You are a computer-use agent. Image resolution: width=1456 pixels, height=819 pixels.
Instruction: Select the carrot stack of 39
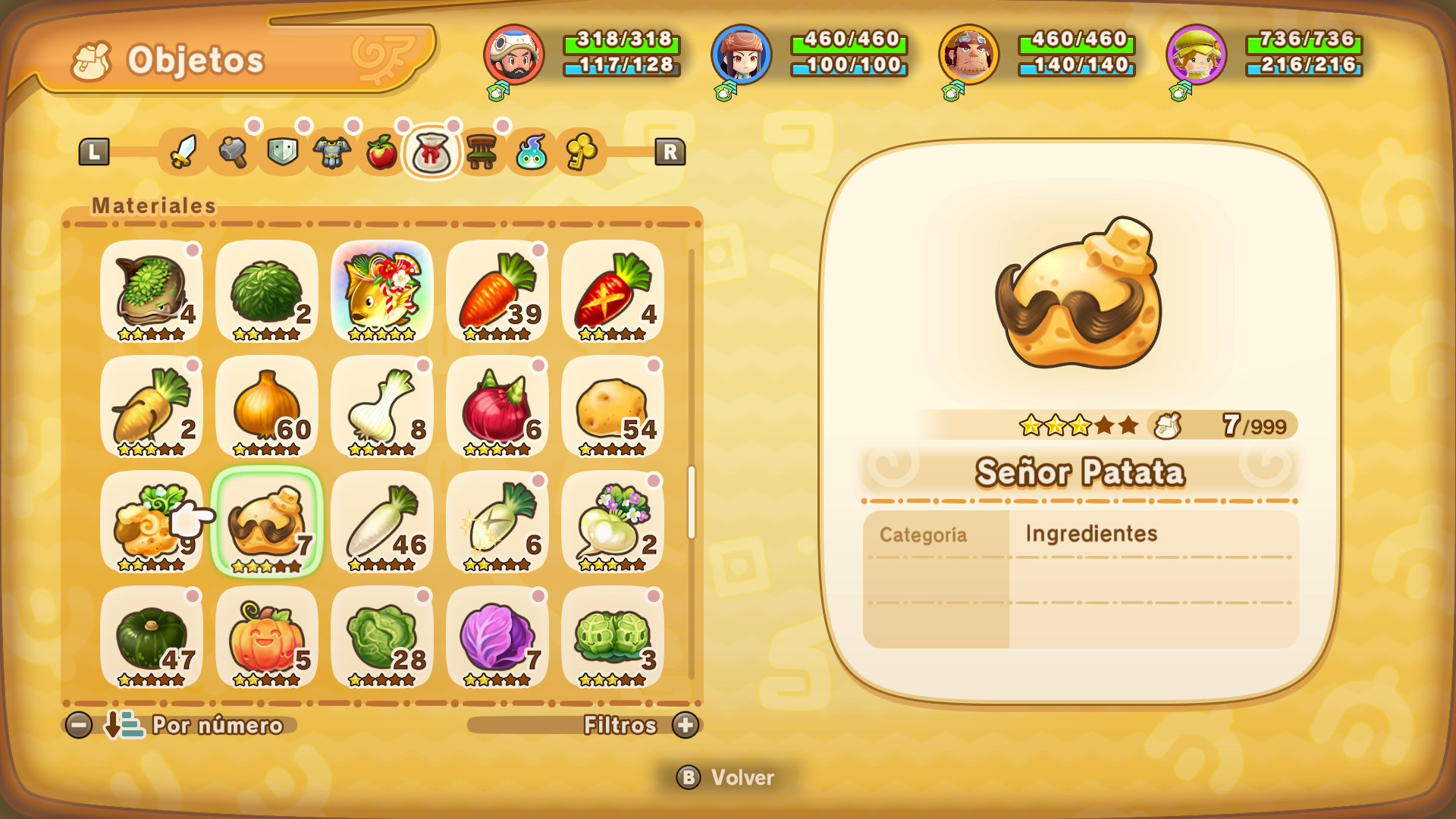pos(497,292)
